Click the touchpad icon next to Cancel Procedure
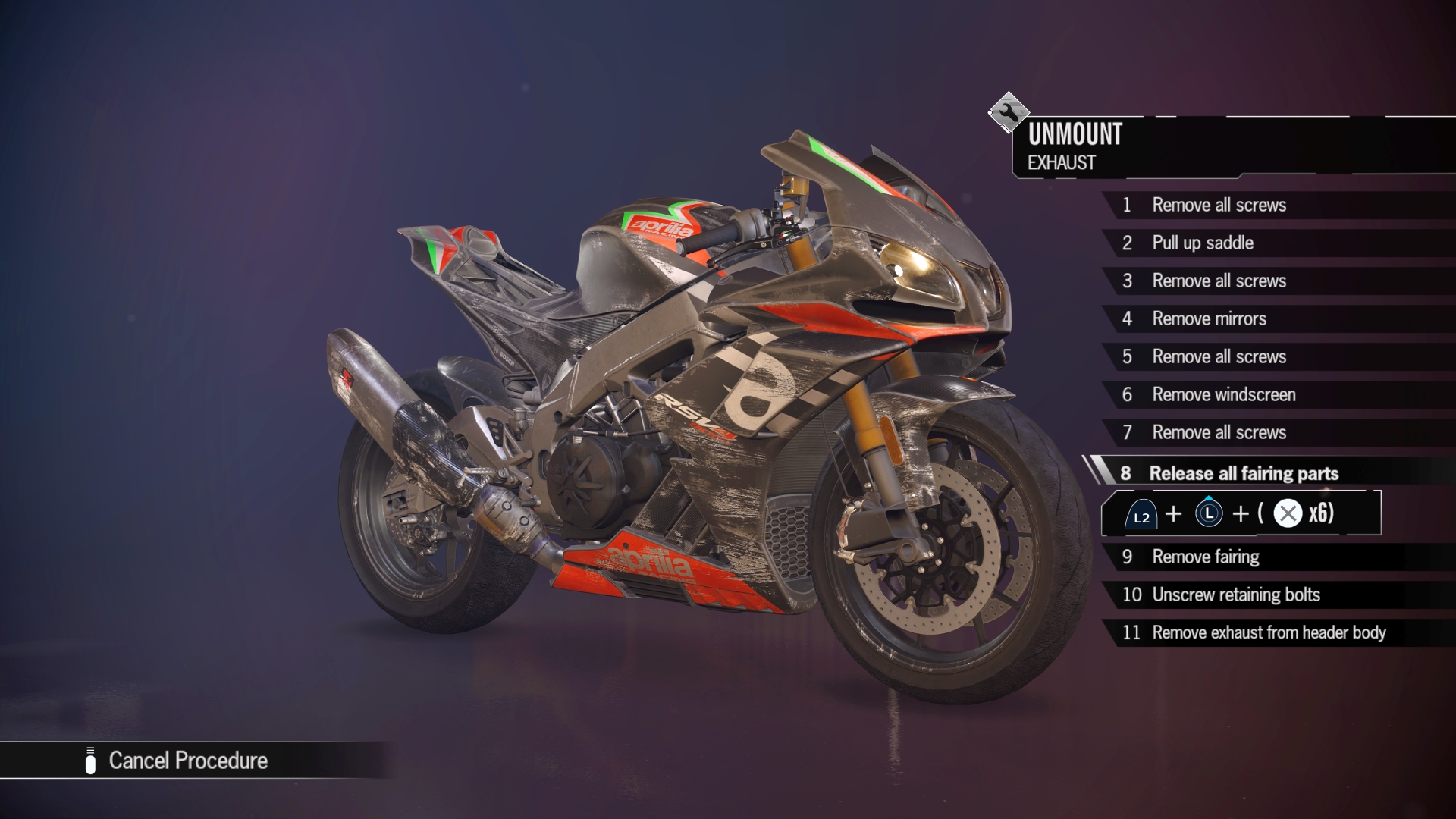The height and width of the screenshot is (819, 1456). click(91, 761)
